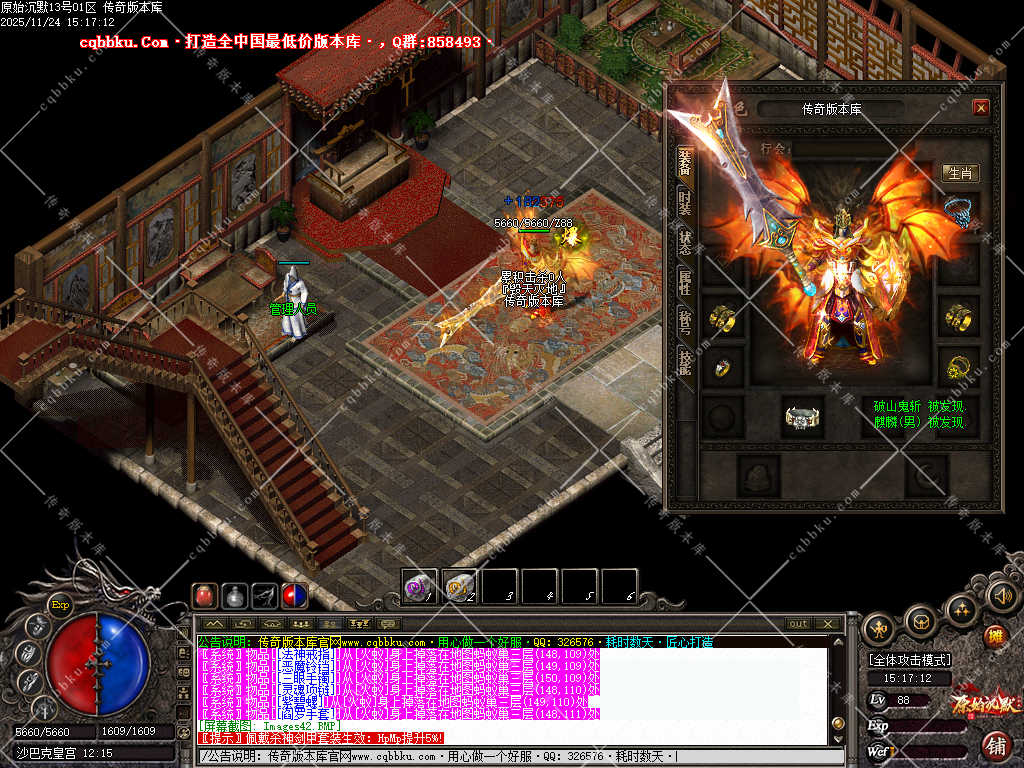Select the 技能 skills tab
The width and height of the screenshot is (1024, 768).
coord(685,363)
